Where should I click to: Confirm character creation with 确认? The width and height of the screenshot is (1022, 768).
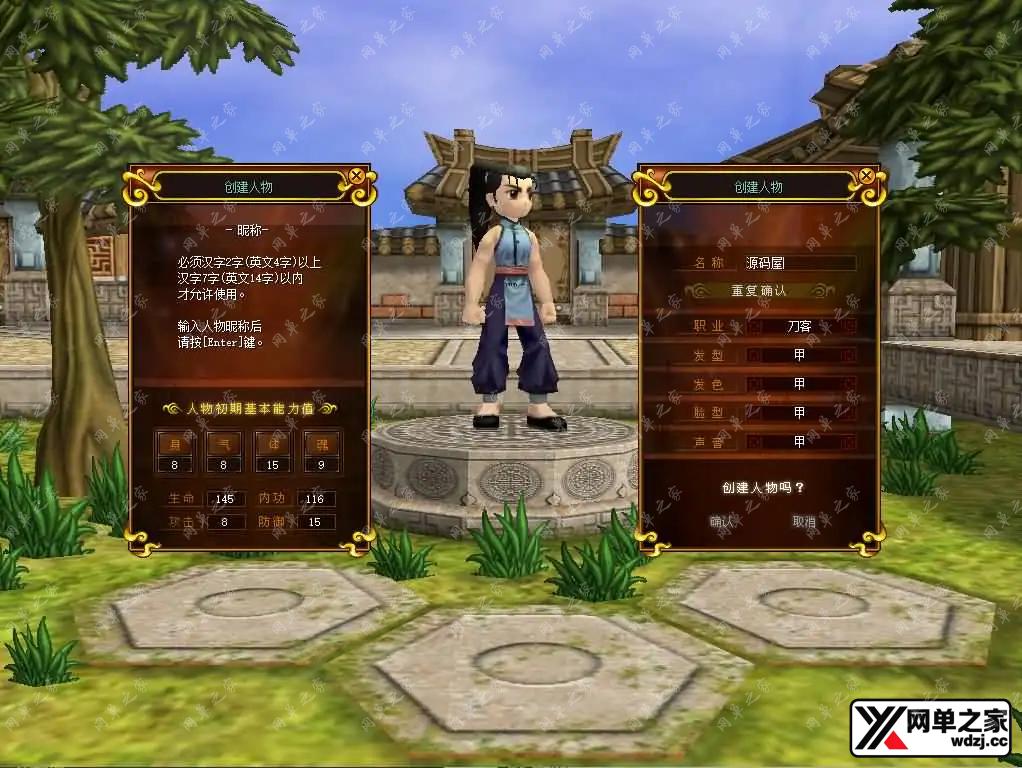point(722,521)
